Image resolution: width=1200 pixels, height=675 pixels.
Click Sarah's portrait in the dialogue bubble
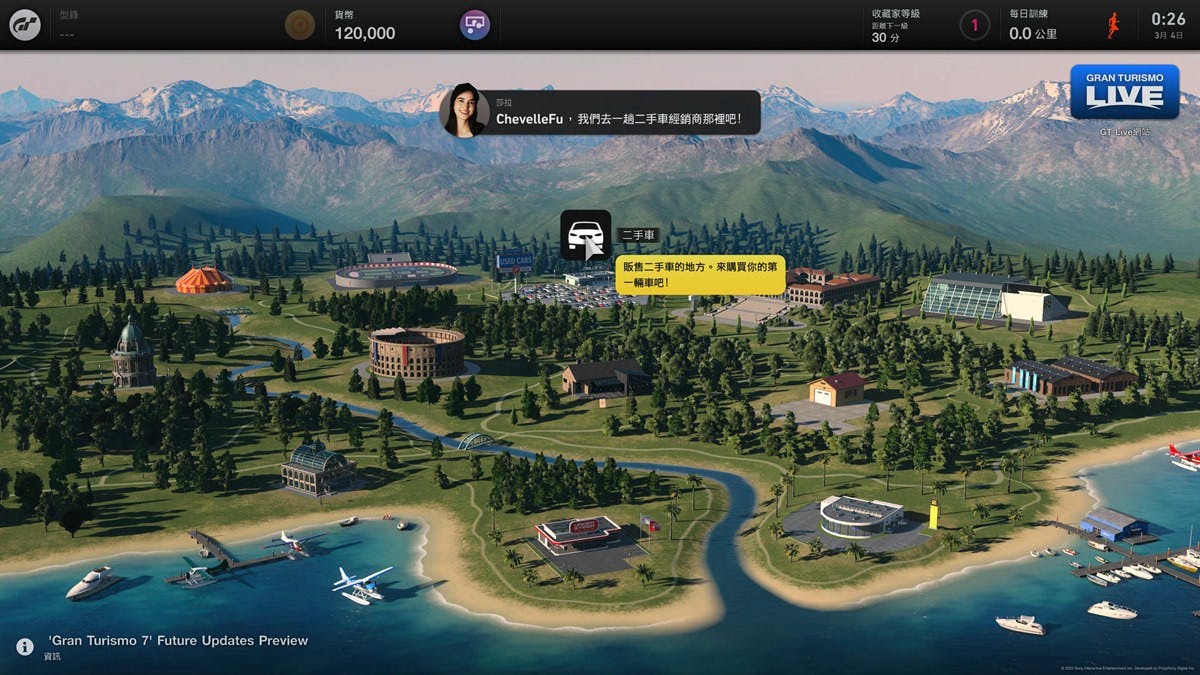tap(464, 110)
